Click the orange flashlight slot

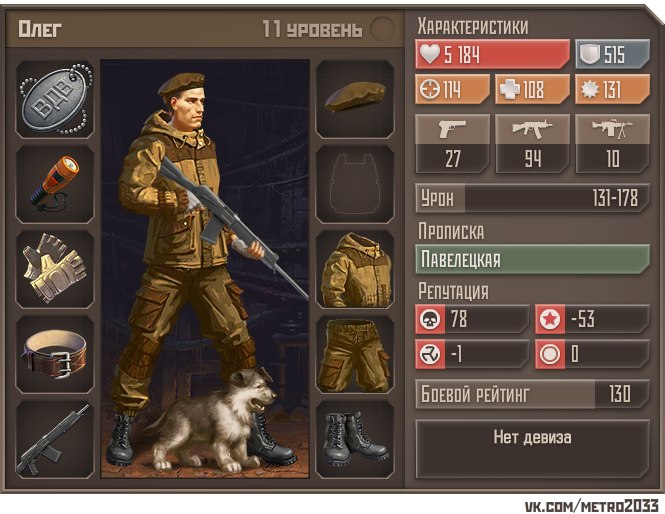tap(56, 183)
